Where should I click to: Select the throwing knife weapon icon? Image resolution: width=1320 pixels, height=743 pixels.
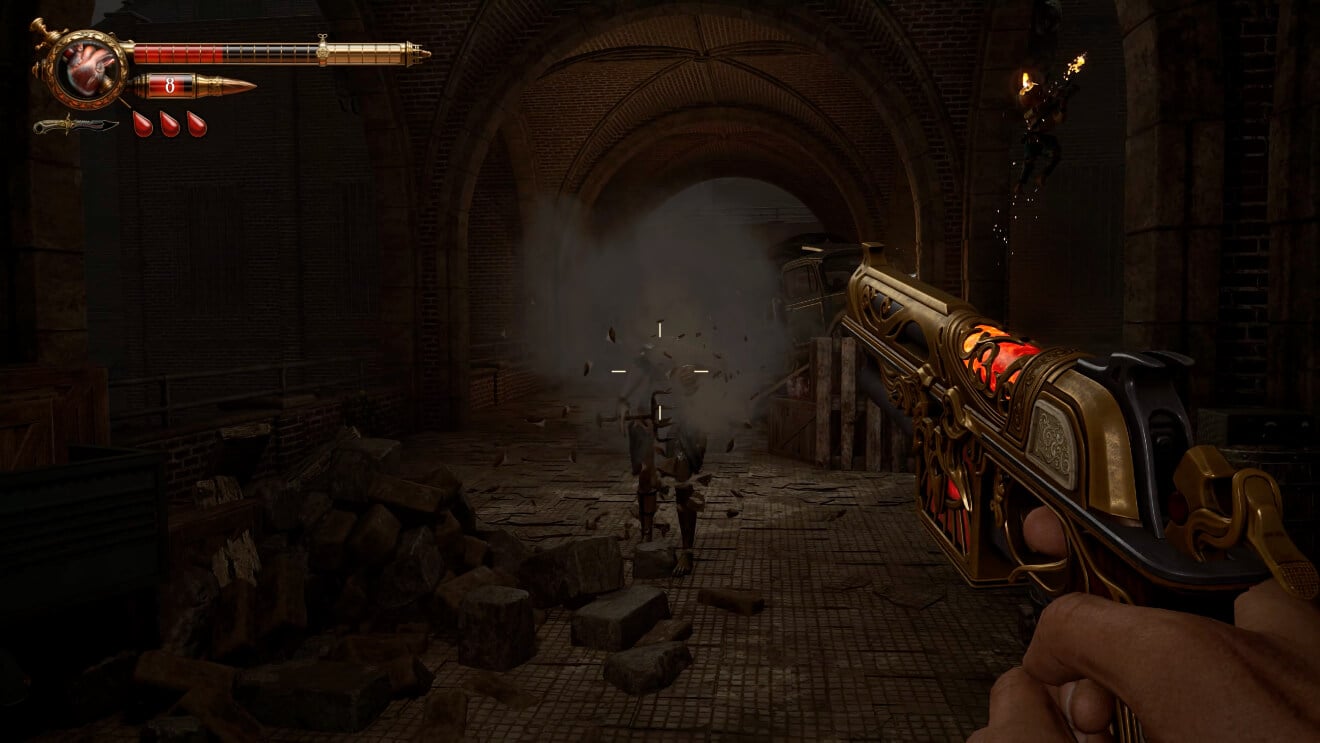pyautogui.click(x=75, y=126)
